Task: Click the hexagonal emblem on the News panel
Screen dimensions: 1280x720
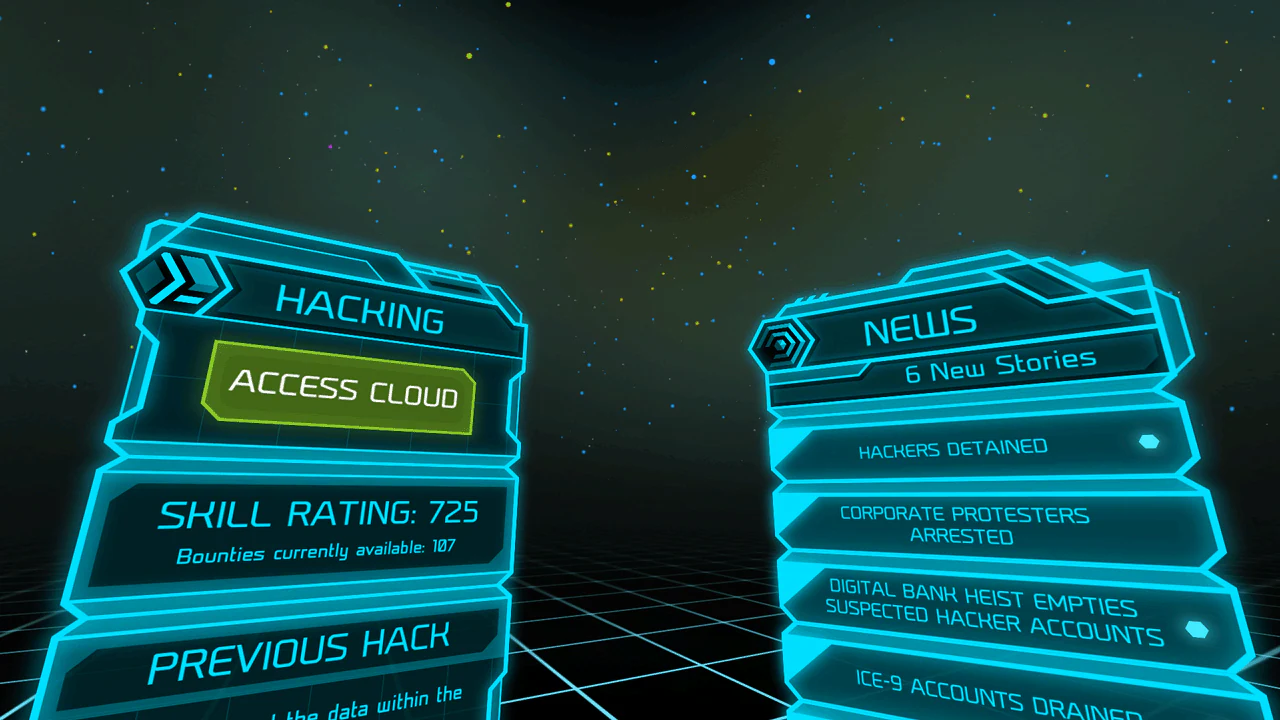Action: (778, 343)
